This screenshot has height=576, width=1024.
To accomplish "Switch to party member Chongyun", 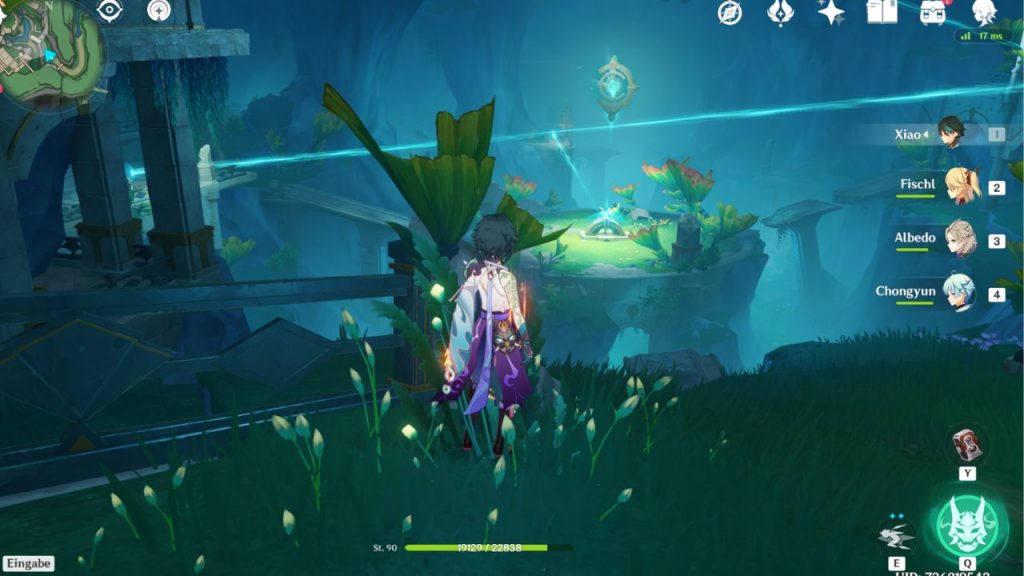I will tap(958, 294).
